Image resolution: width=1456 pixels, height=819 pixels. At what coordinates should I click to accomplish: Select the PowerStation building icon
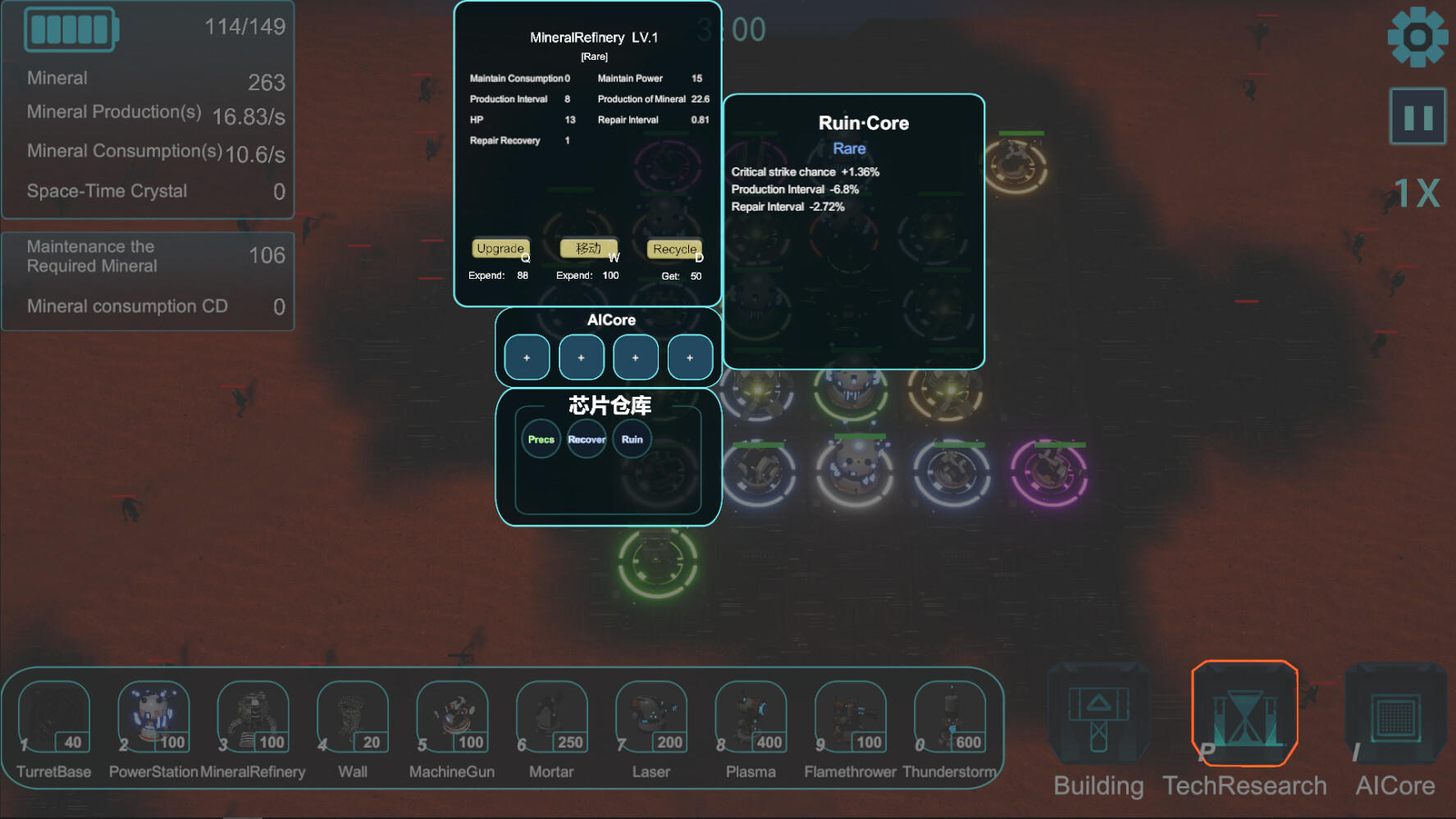(153, 717)
